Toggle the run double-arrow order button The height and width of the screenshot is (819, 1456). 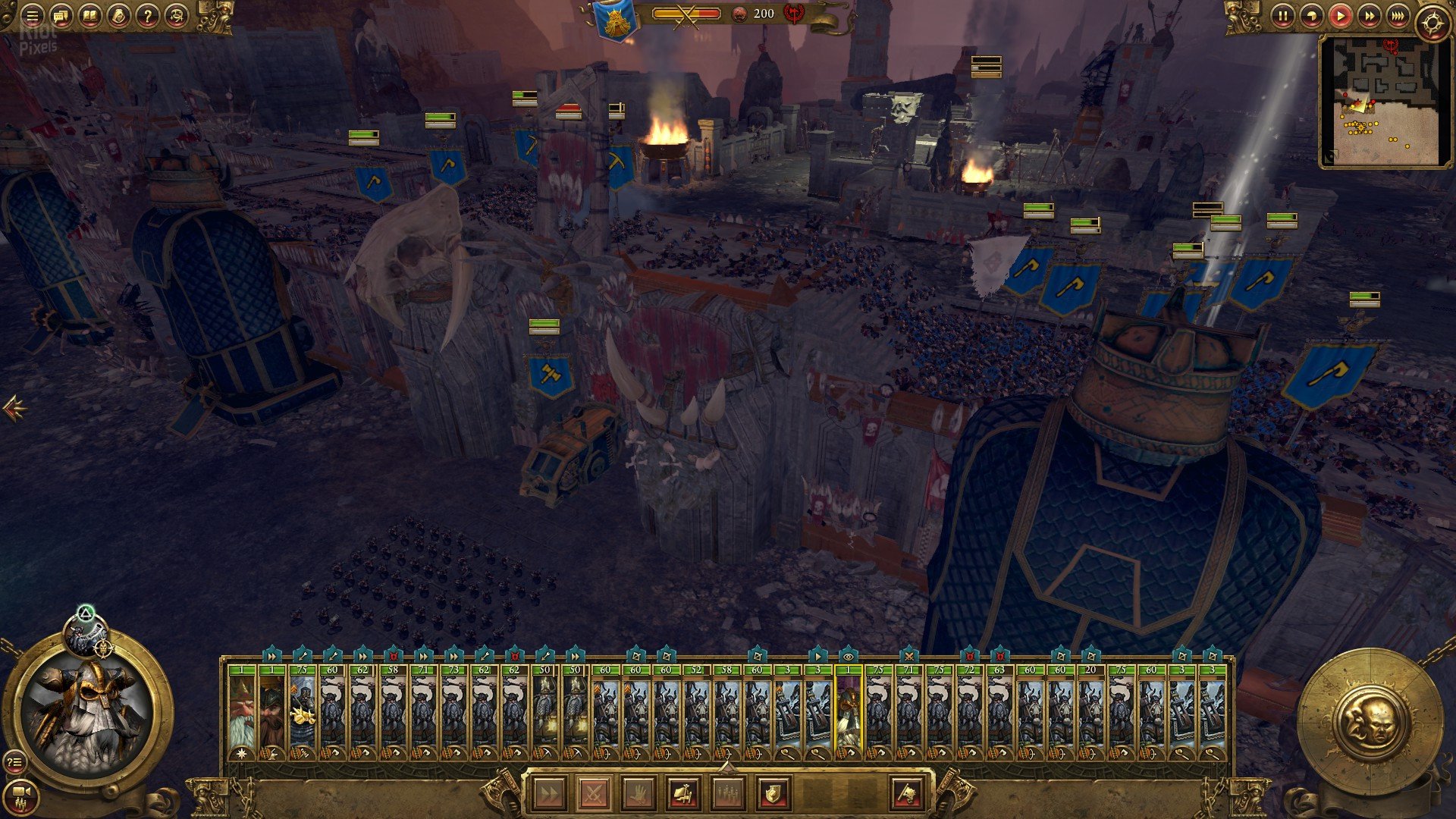click(550, 794)
